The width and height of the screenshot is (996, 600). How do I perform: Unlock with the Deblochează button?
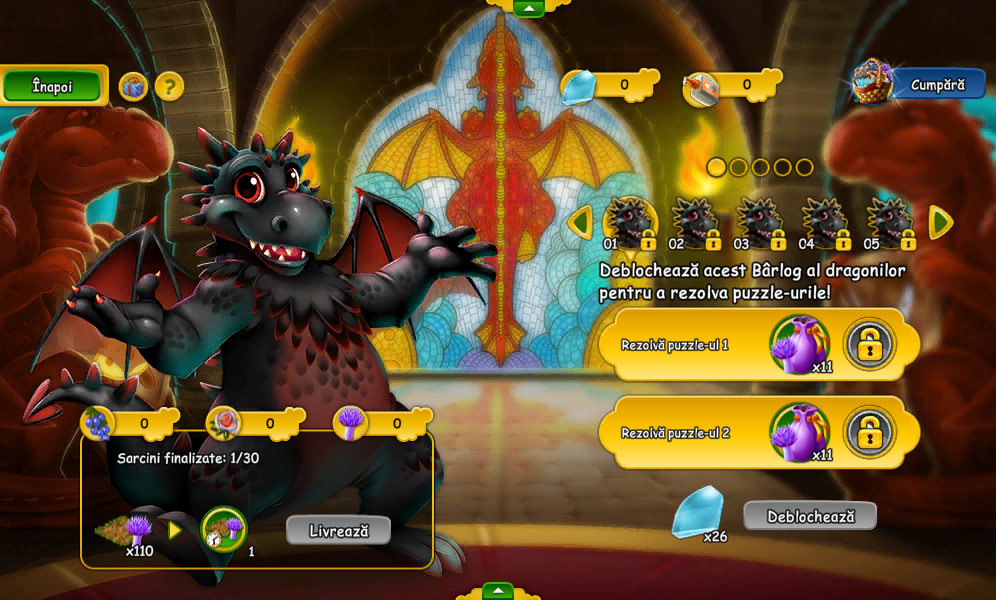point(810,516)
